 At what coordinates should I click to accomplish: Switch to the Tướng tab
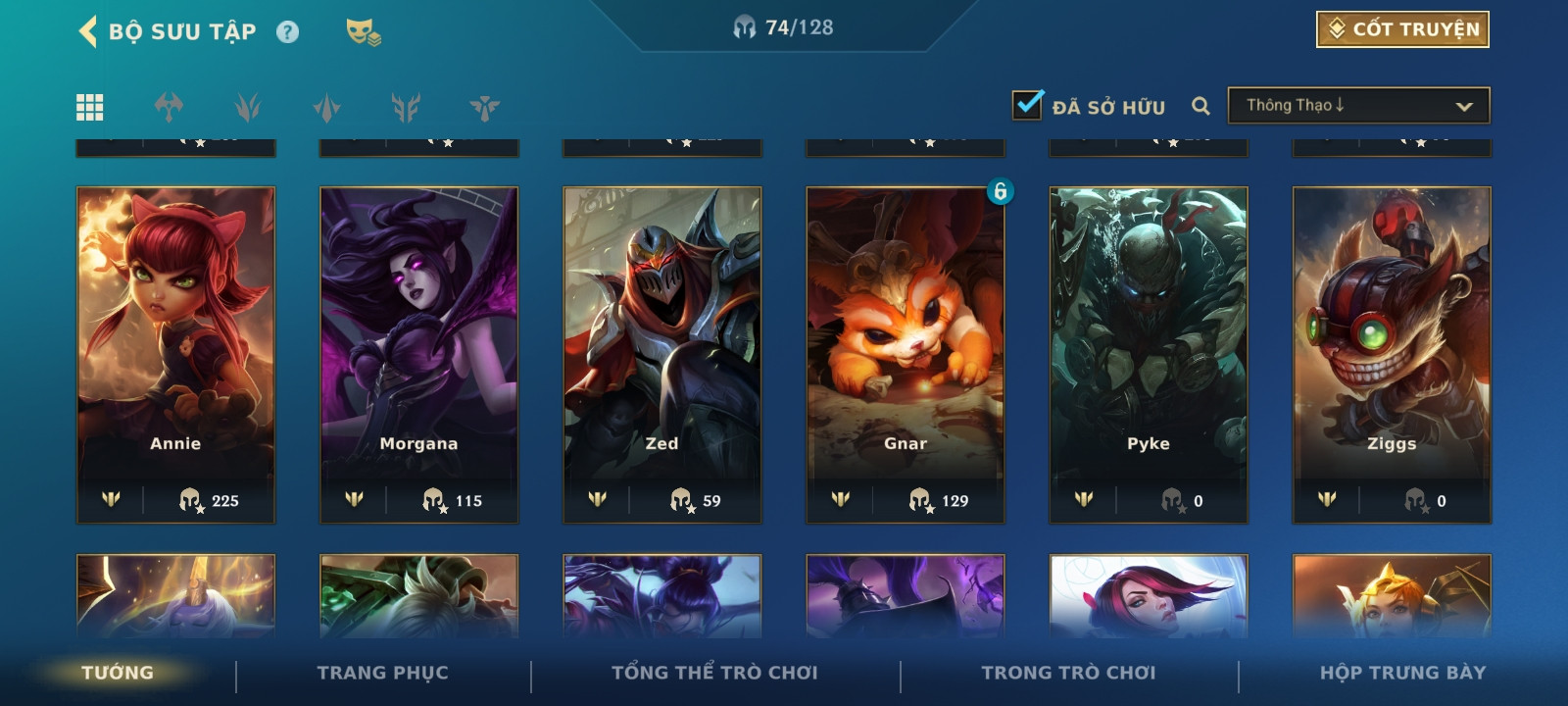pos(118,673)
